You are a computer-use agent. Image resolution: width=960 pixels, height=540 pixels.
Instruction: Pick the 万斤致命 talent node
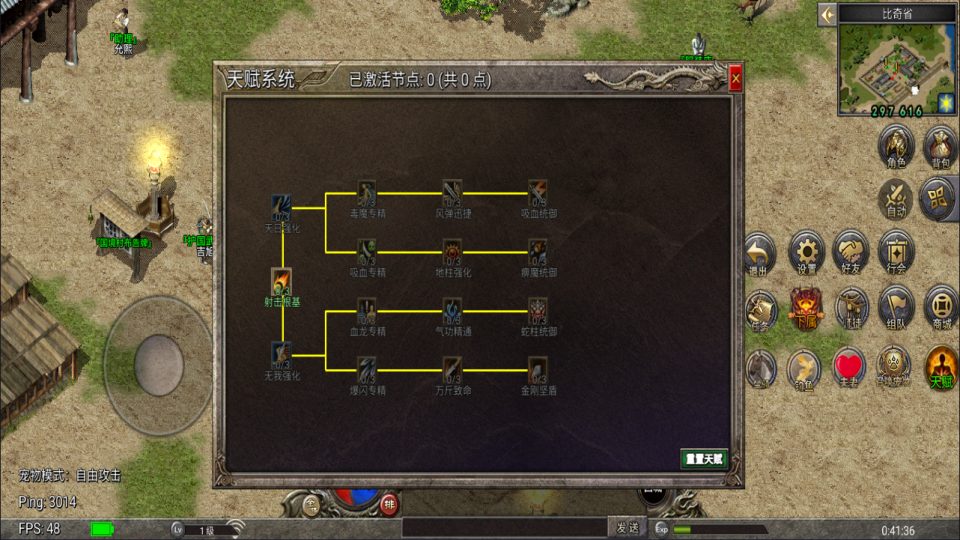453,370
